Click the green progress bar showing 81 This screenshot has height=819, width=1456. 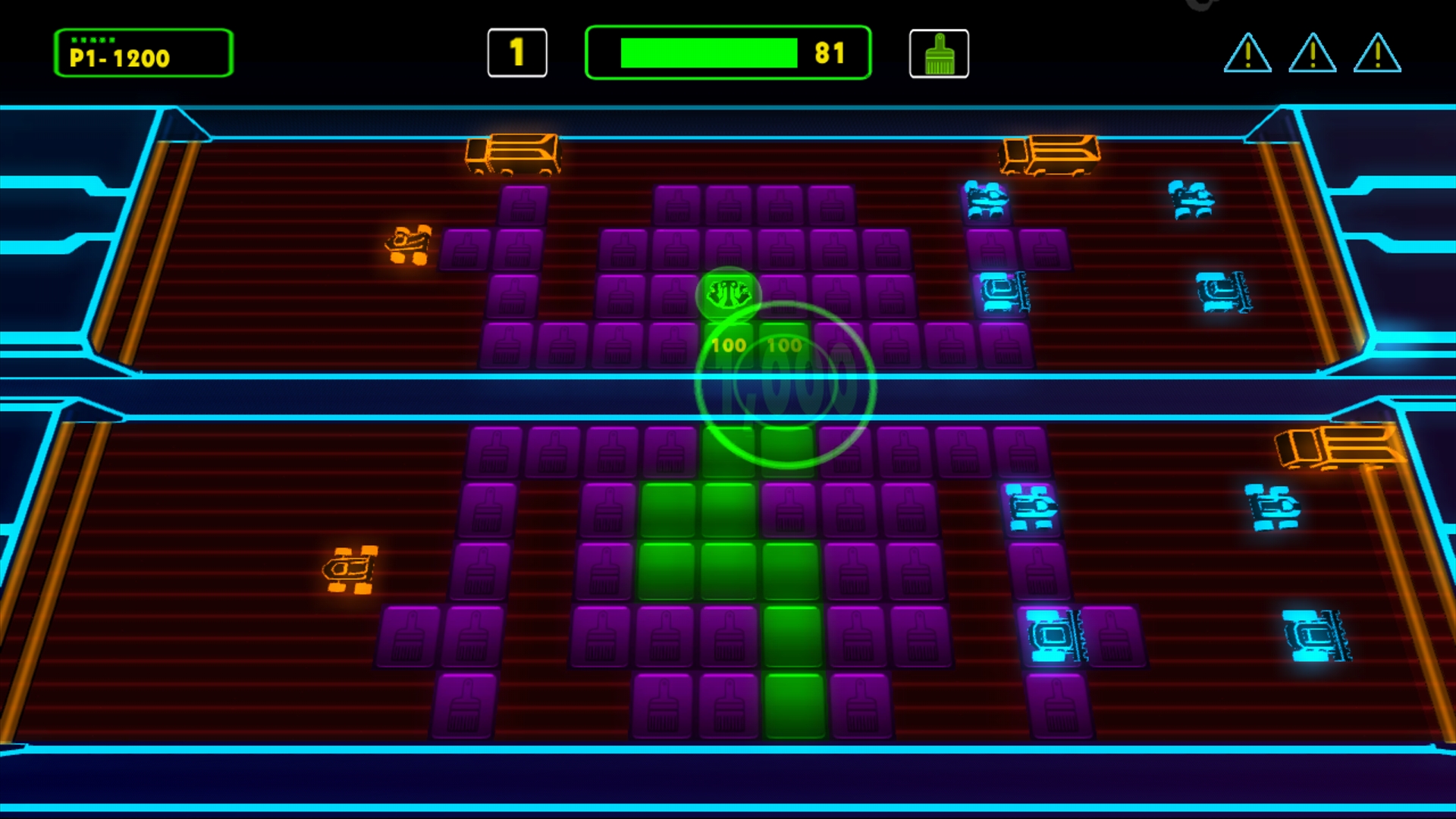pyautogui.click(x=728, y=52)
